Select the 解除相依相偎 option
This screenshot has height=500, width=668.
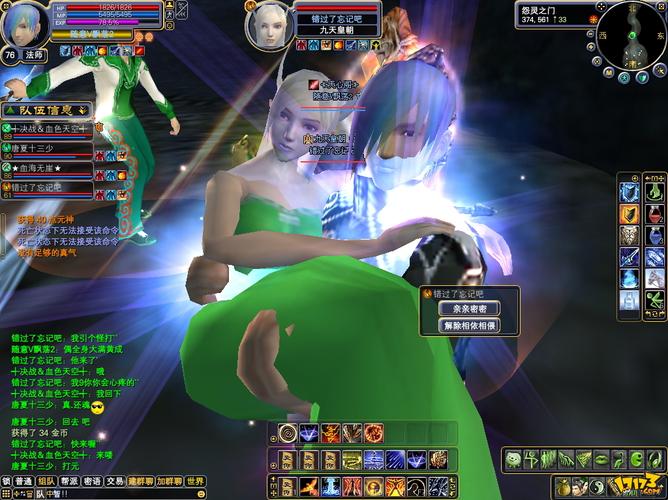(470, 326)
